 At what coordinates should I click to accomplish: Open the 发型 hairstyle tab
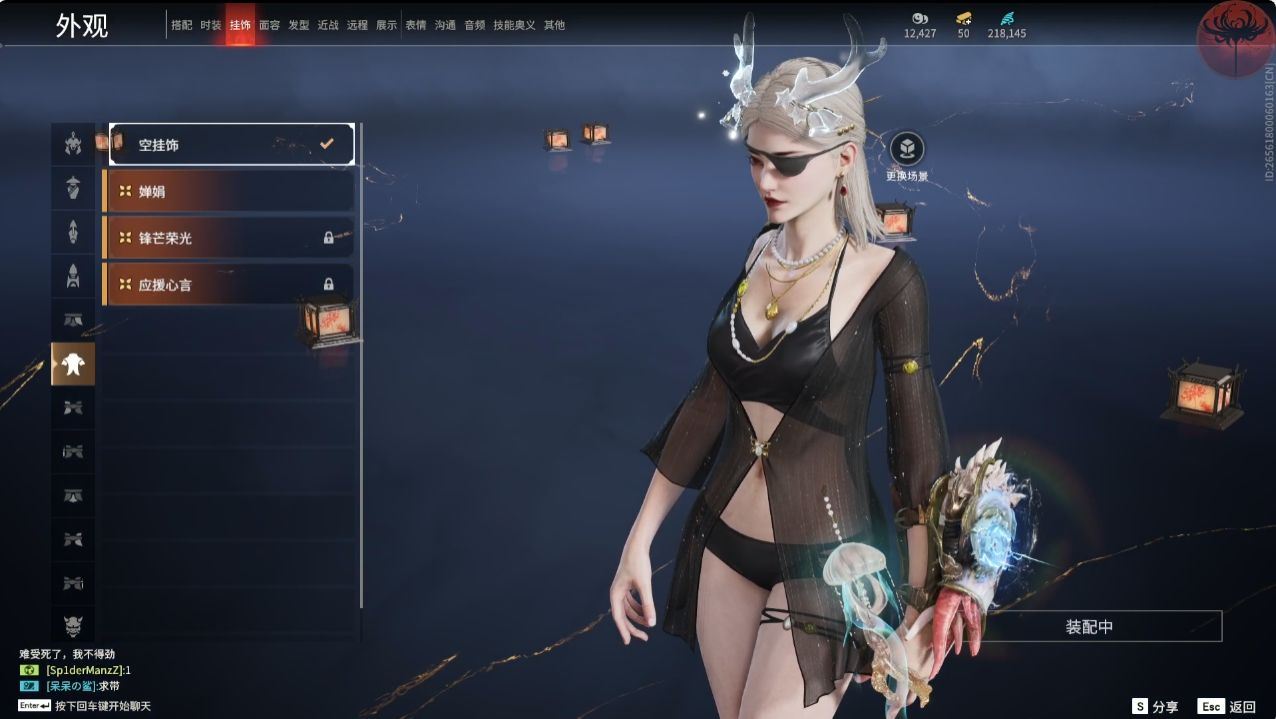(299, 25)
